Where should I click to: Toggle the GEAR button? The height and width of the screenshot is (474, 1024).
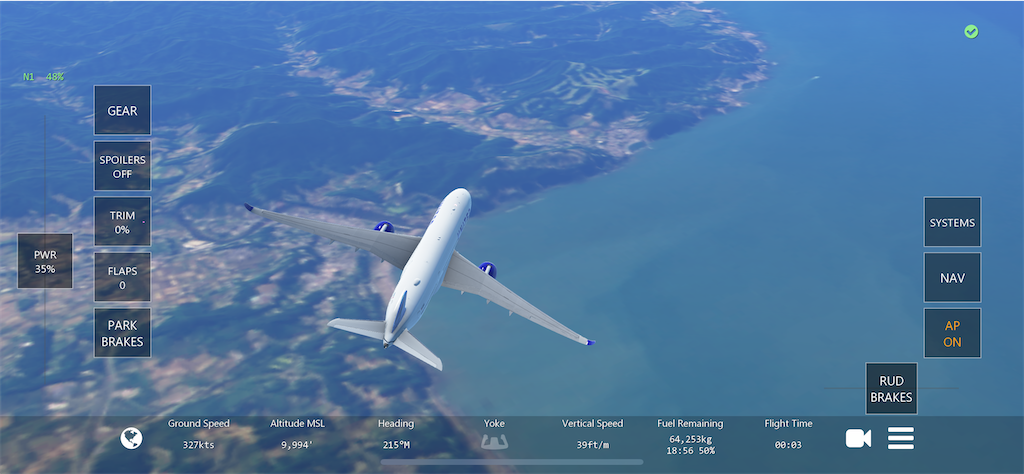pyautogui.click(x=122, y=110)
